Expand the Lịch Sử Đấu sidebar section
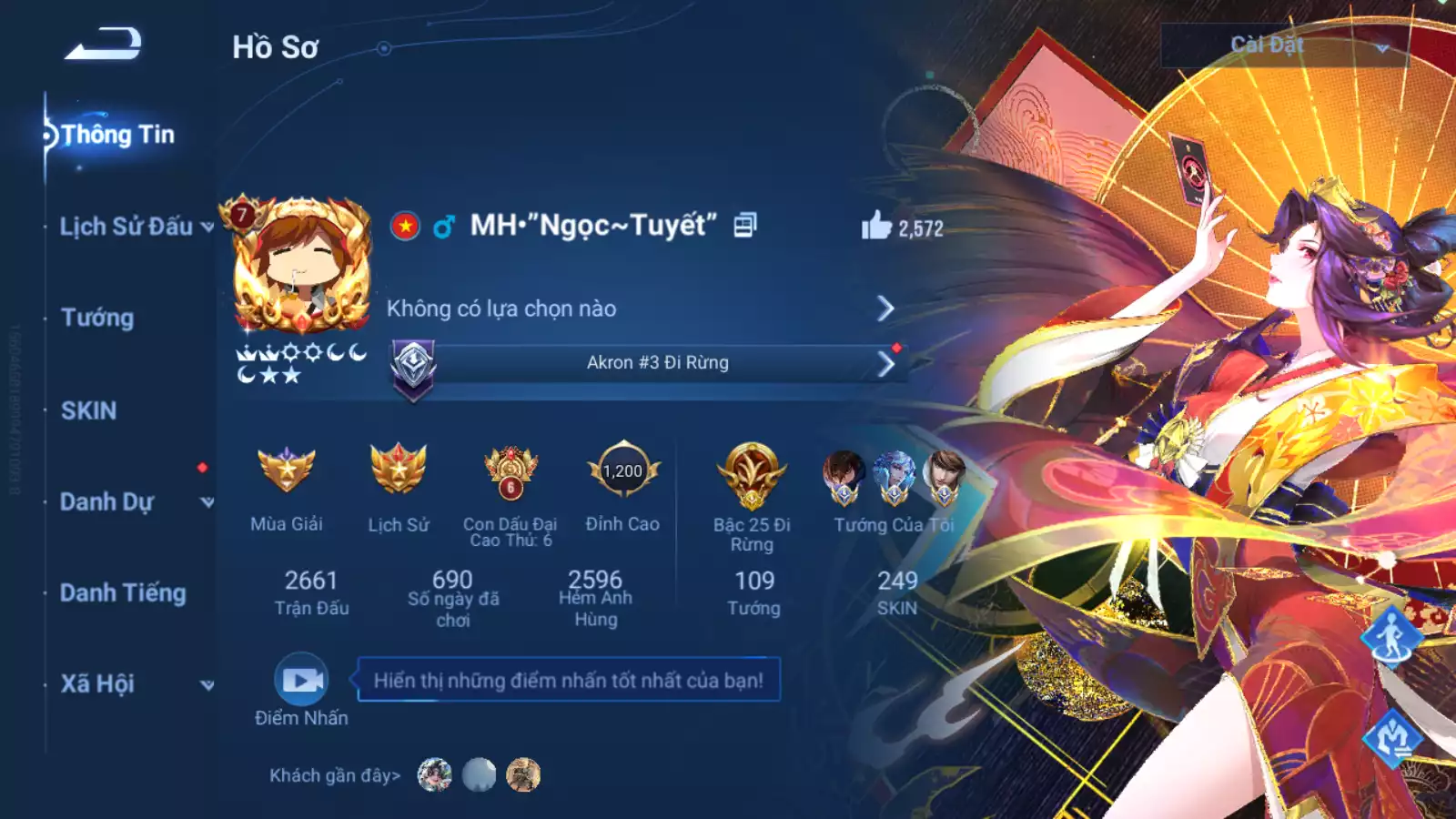Image resolution: width=1456 pixels, height=819 pixels. point(127,227)
